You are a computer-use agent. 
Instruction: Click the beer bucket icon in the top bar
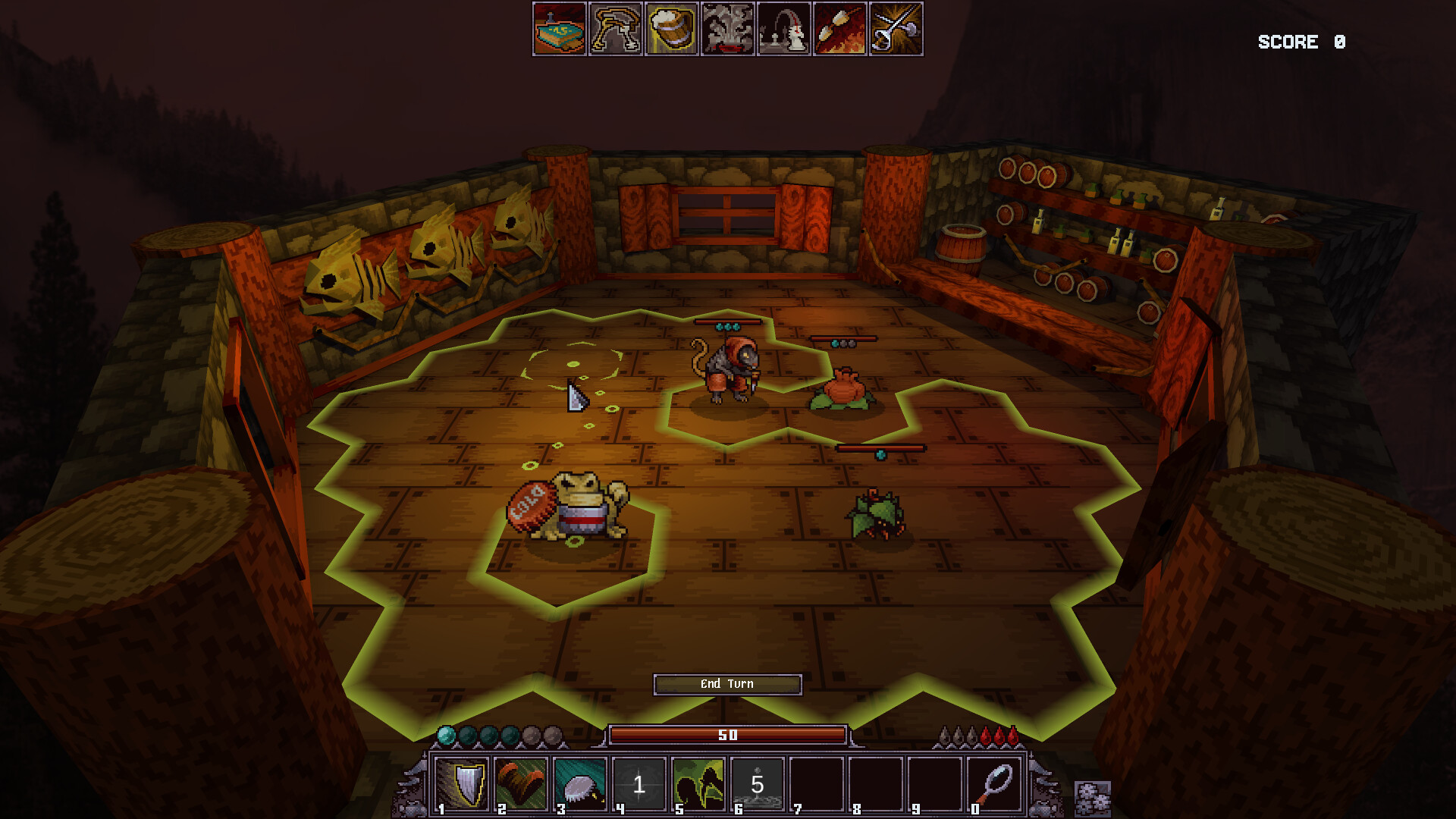pos(670,32)
